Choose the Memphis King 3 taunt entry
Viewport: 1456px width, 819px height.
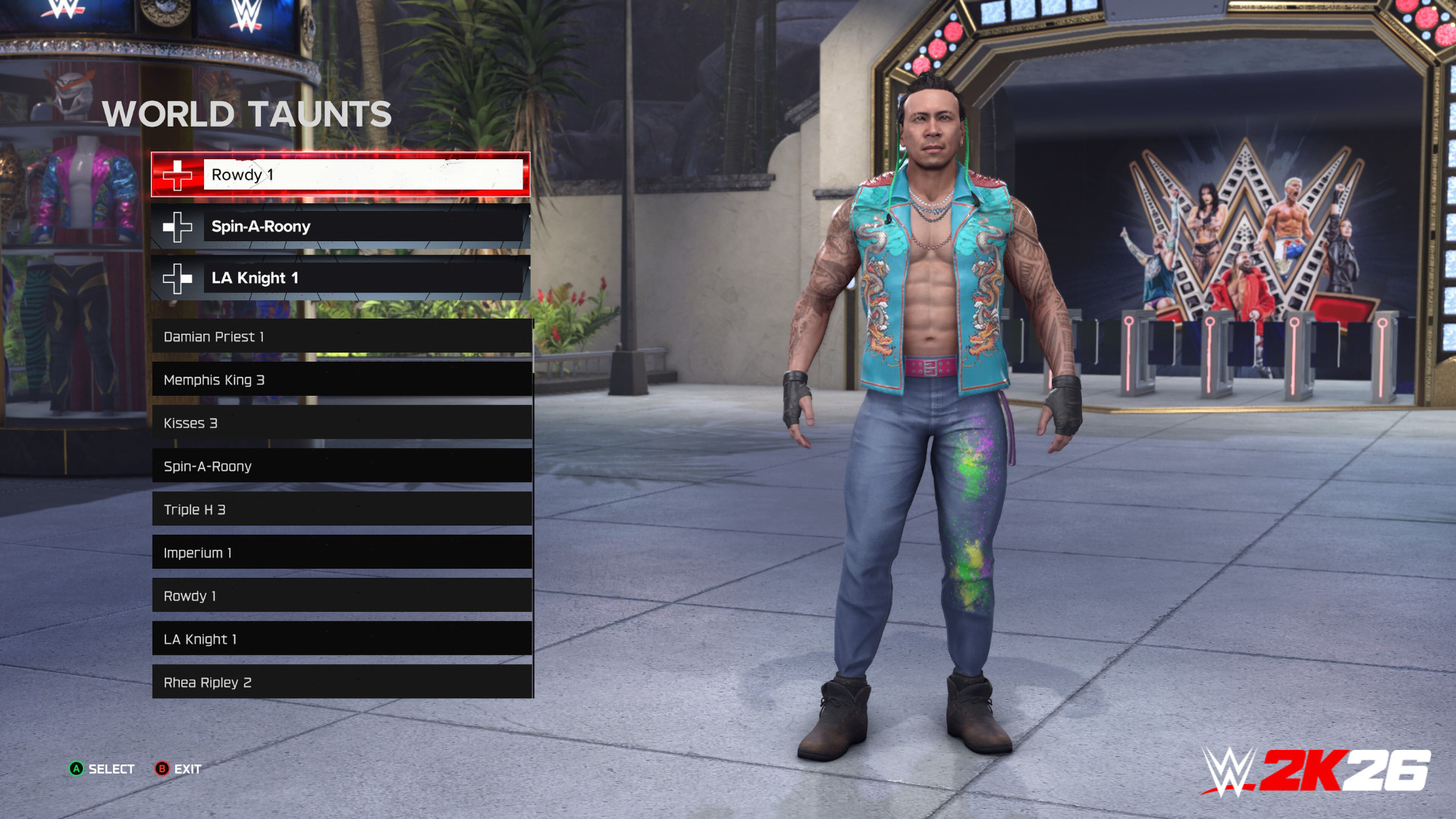[341, 379]
